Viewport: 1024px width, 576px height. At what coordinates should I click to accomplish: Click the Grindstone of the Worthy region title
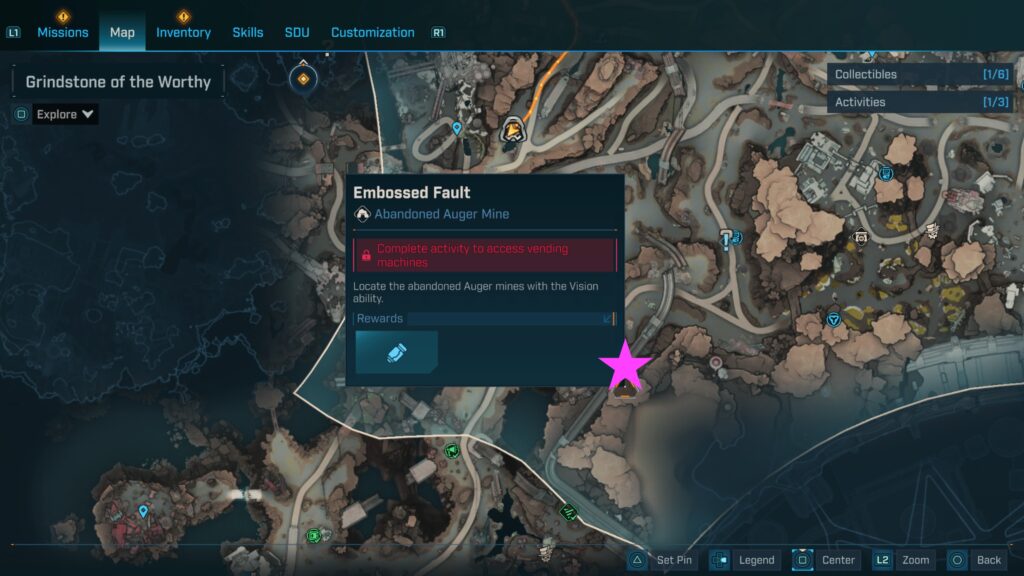pos(118,82)
